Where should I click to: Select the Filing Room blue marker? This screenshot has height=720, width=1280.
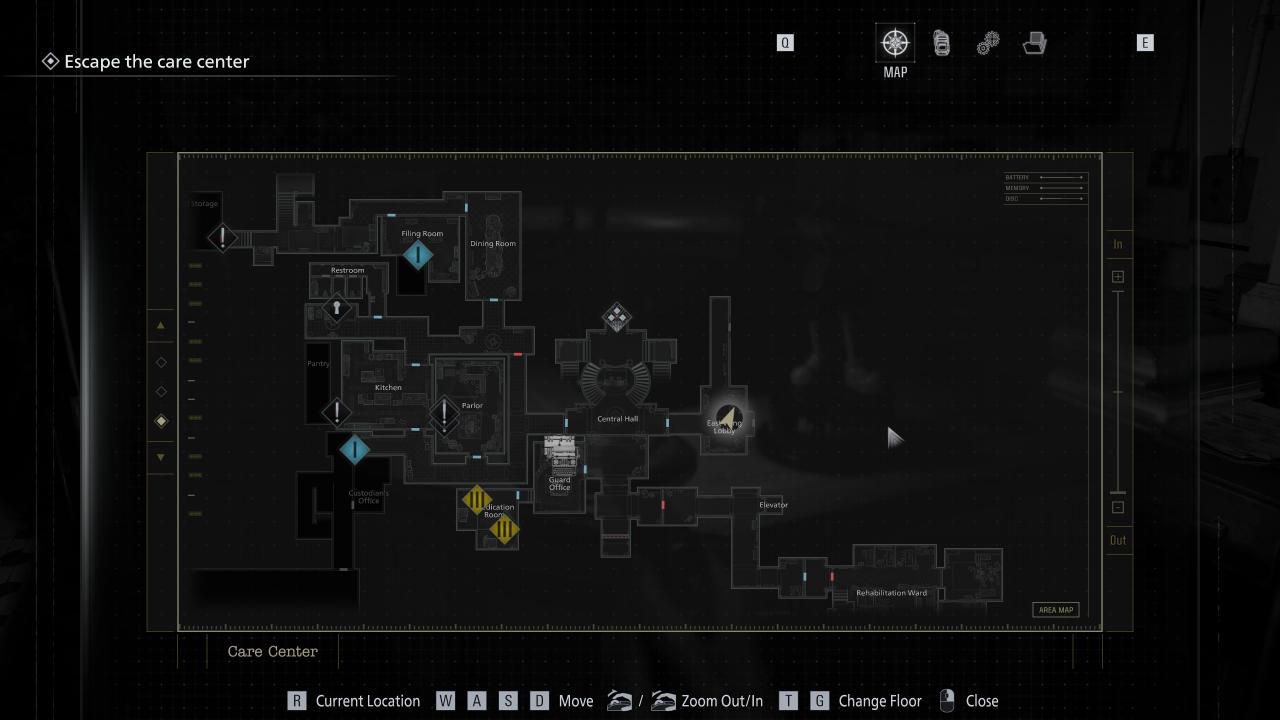[x=418, y=255]
